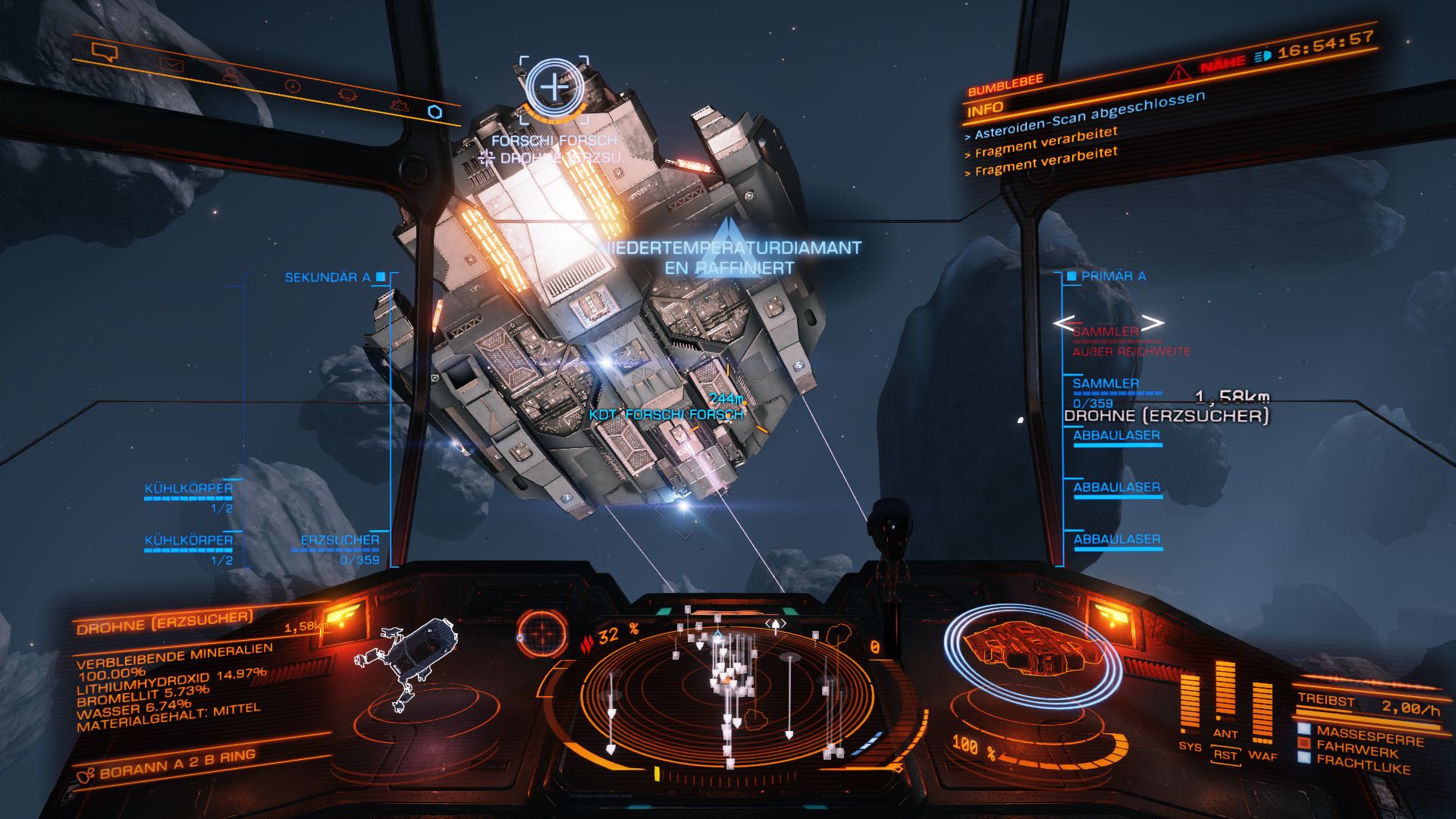The image size is (1456, 819).
Task: Click the PRIMÄR A fire group header
Action: [x=1113, y=277]
